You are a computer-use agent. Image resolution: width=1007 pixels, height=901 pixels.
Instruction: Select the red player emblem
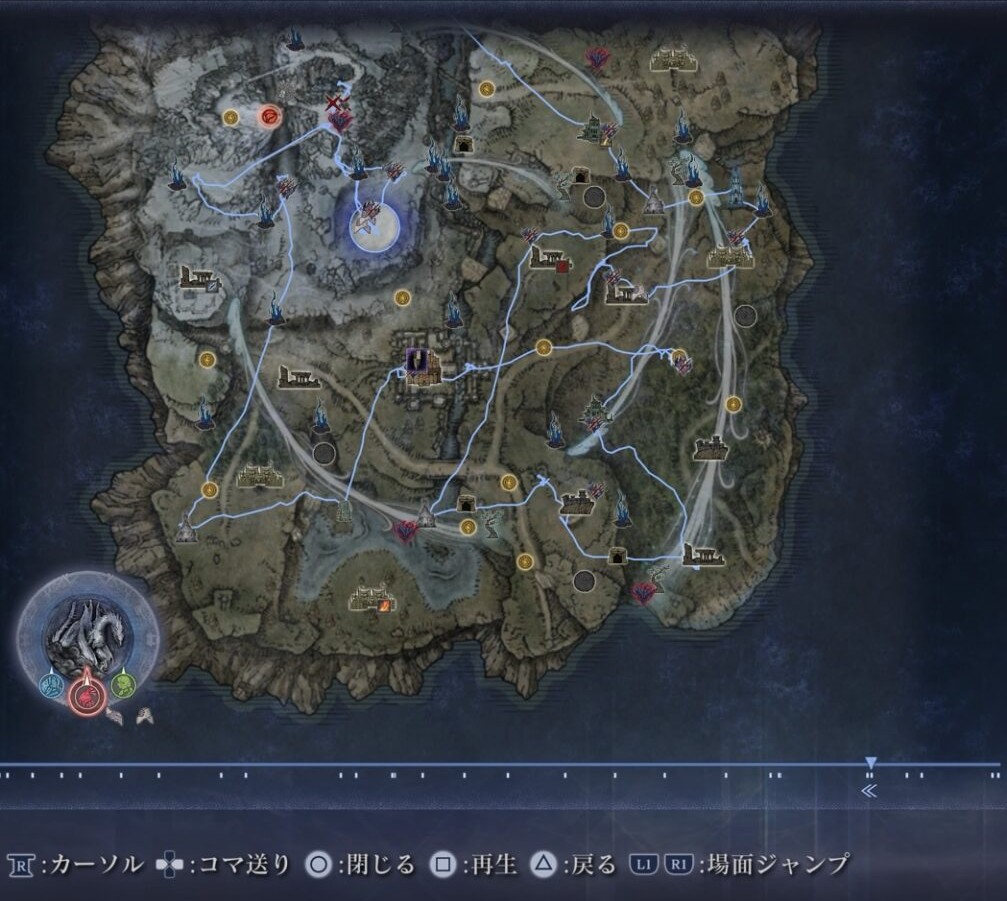(86, 692)
